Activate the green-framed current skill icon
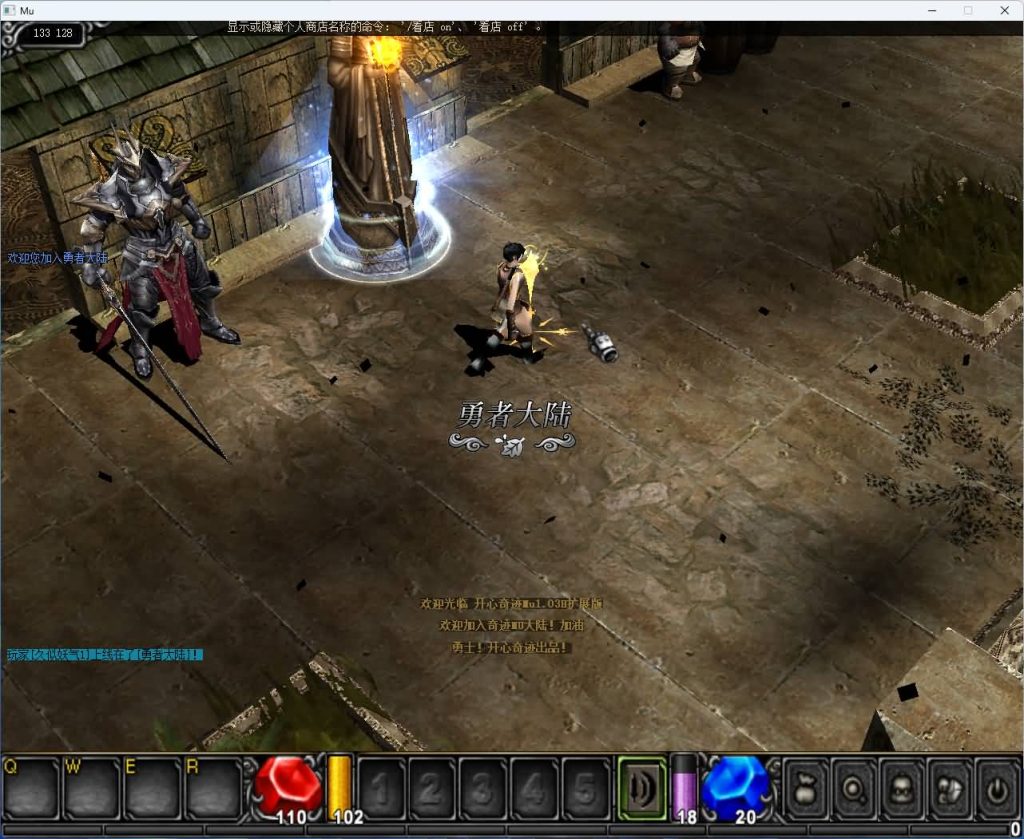 point(642,787)
